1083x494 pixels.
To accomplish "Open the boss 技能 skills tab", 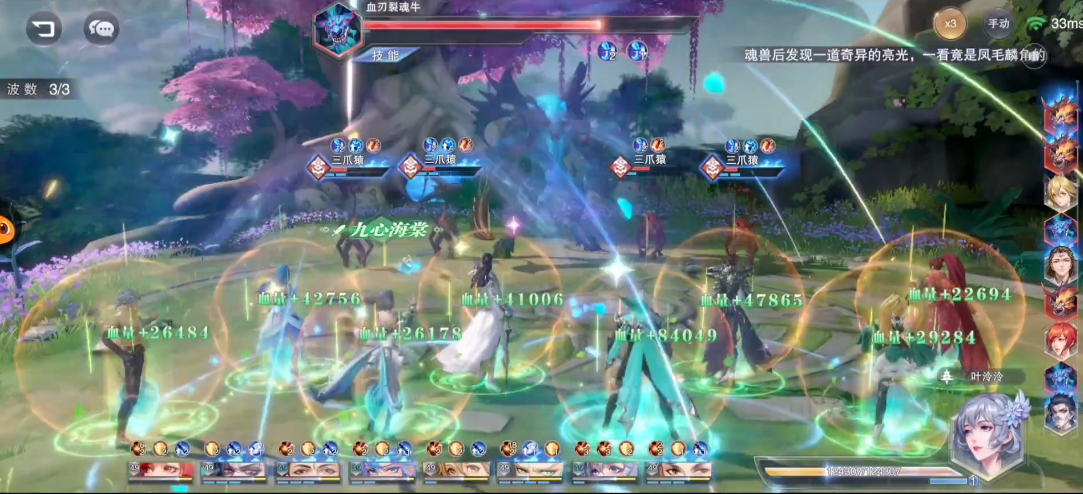I will tap(384, 54).
